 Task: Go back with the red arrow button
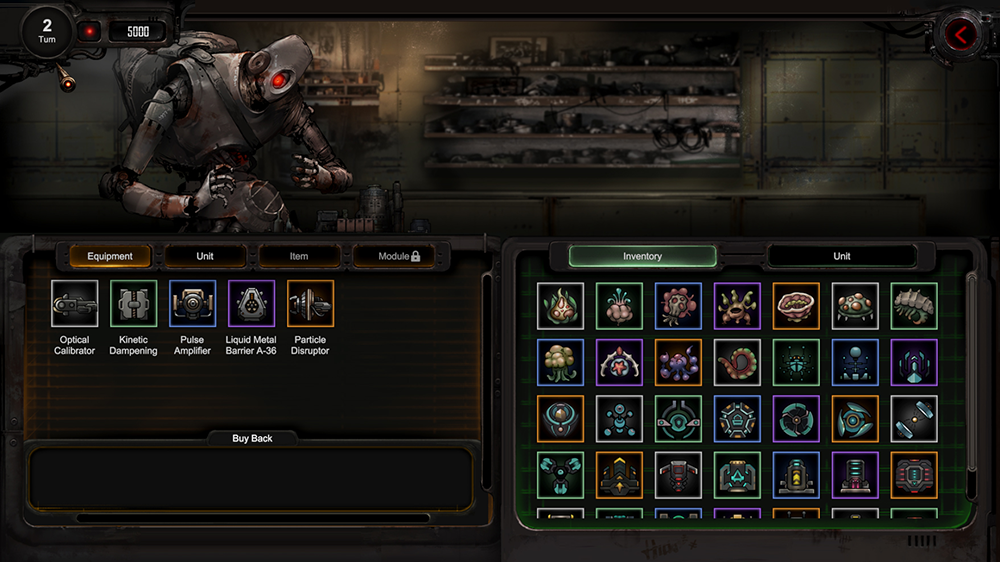click(960, 35)
